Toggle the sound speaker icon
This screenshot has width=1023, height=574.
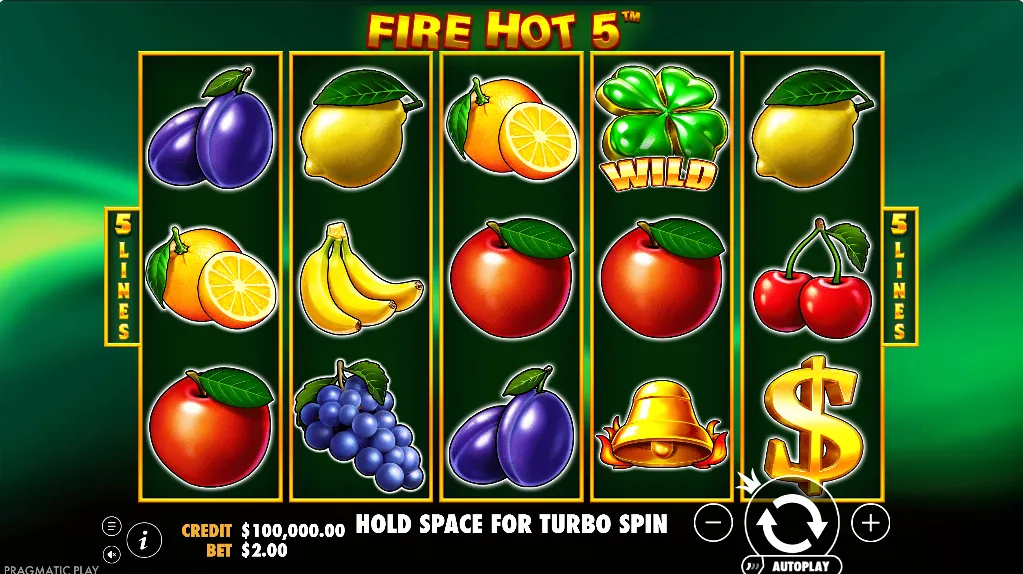point(112,553)
